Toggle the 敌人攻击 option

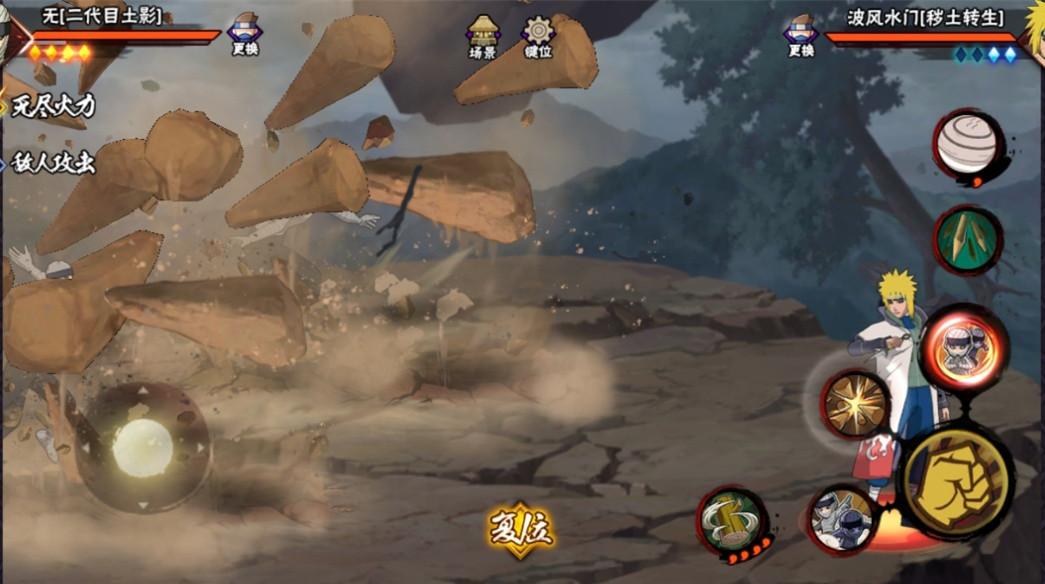point(52,163)
